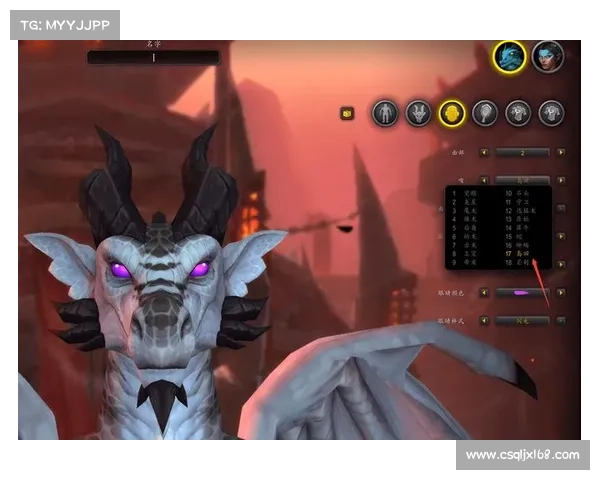Select the highlighted yellow head category
Screen dimensions: 600x480
(x=451, y=113)
